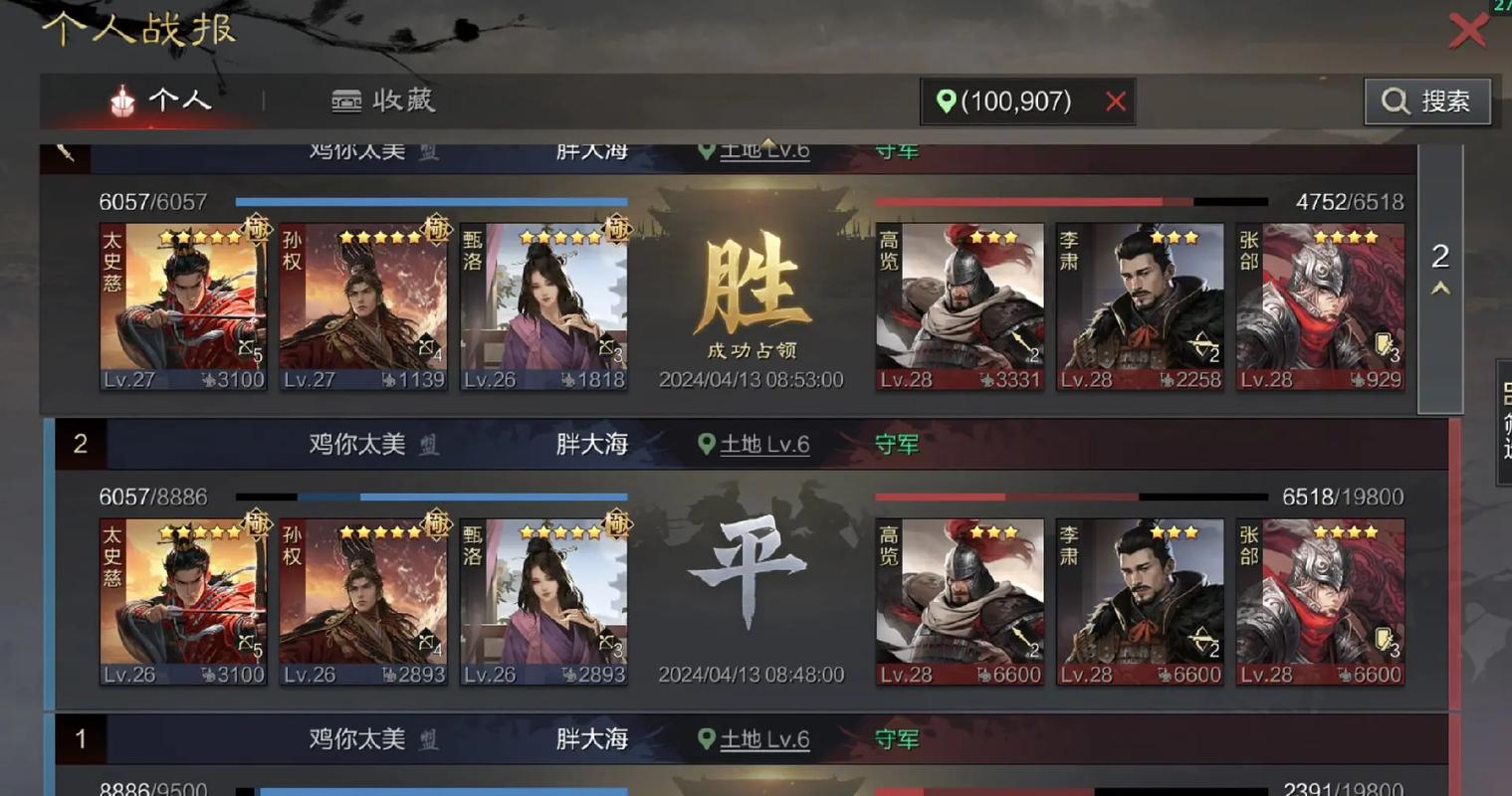This screenshot has height=796, width=1512.
Task: Click the green land pin beside 土地 Lv.6
Action: tap(708, 445)
